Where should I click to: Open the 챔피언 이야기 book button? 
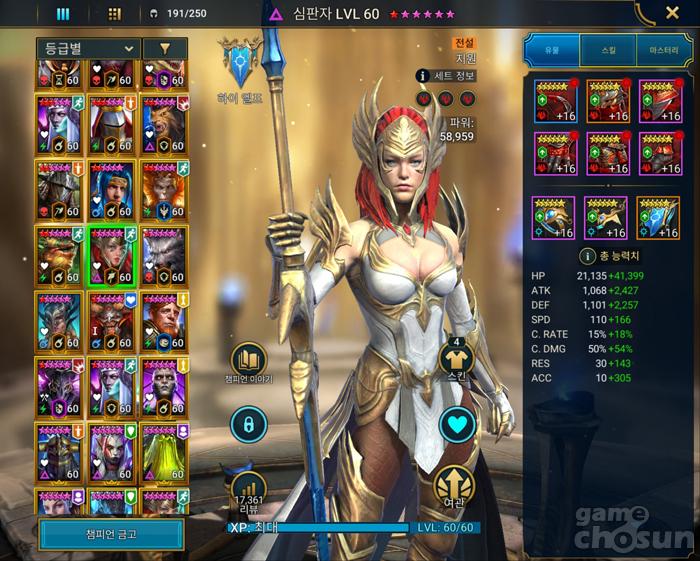coord(249,359)
